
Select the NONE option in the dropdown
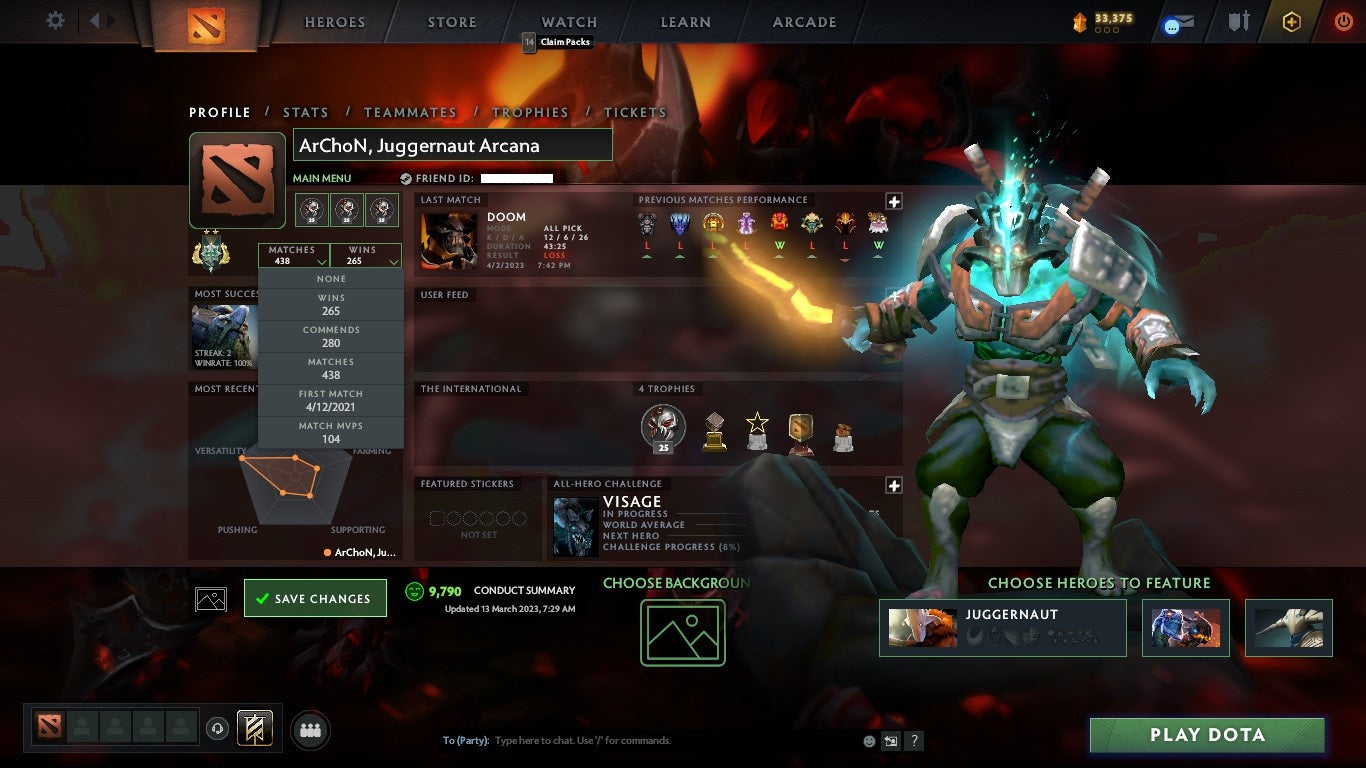click(x=330, y=278)
